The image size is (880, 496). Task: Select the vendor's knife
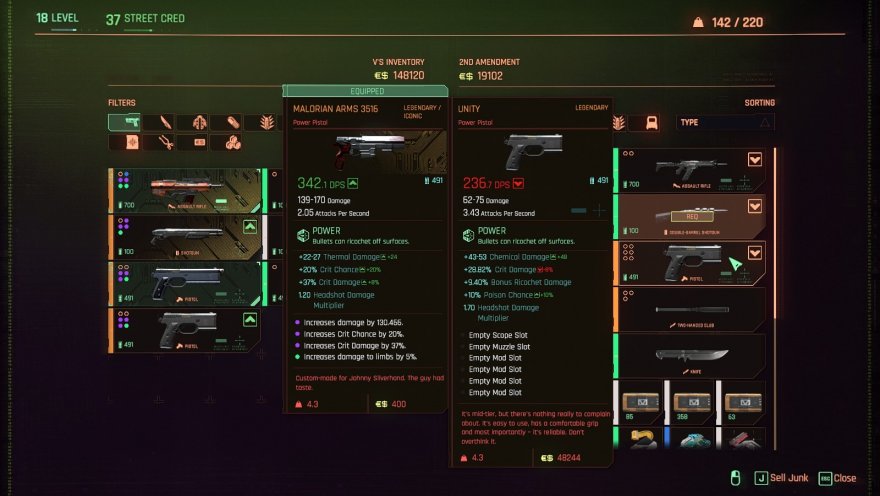[690, 355]
